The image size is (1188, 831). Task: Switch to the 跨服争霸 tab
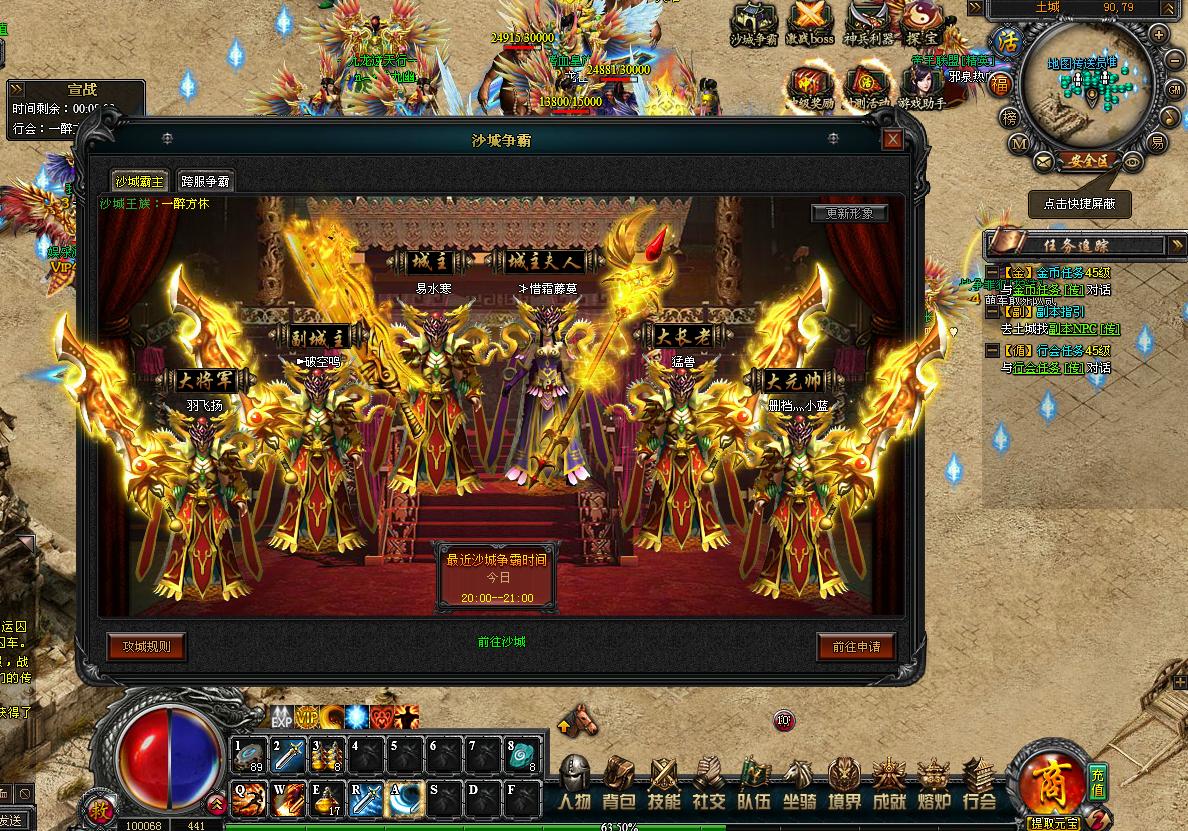tap(205, 181)
